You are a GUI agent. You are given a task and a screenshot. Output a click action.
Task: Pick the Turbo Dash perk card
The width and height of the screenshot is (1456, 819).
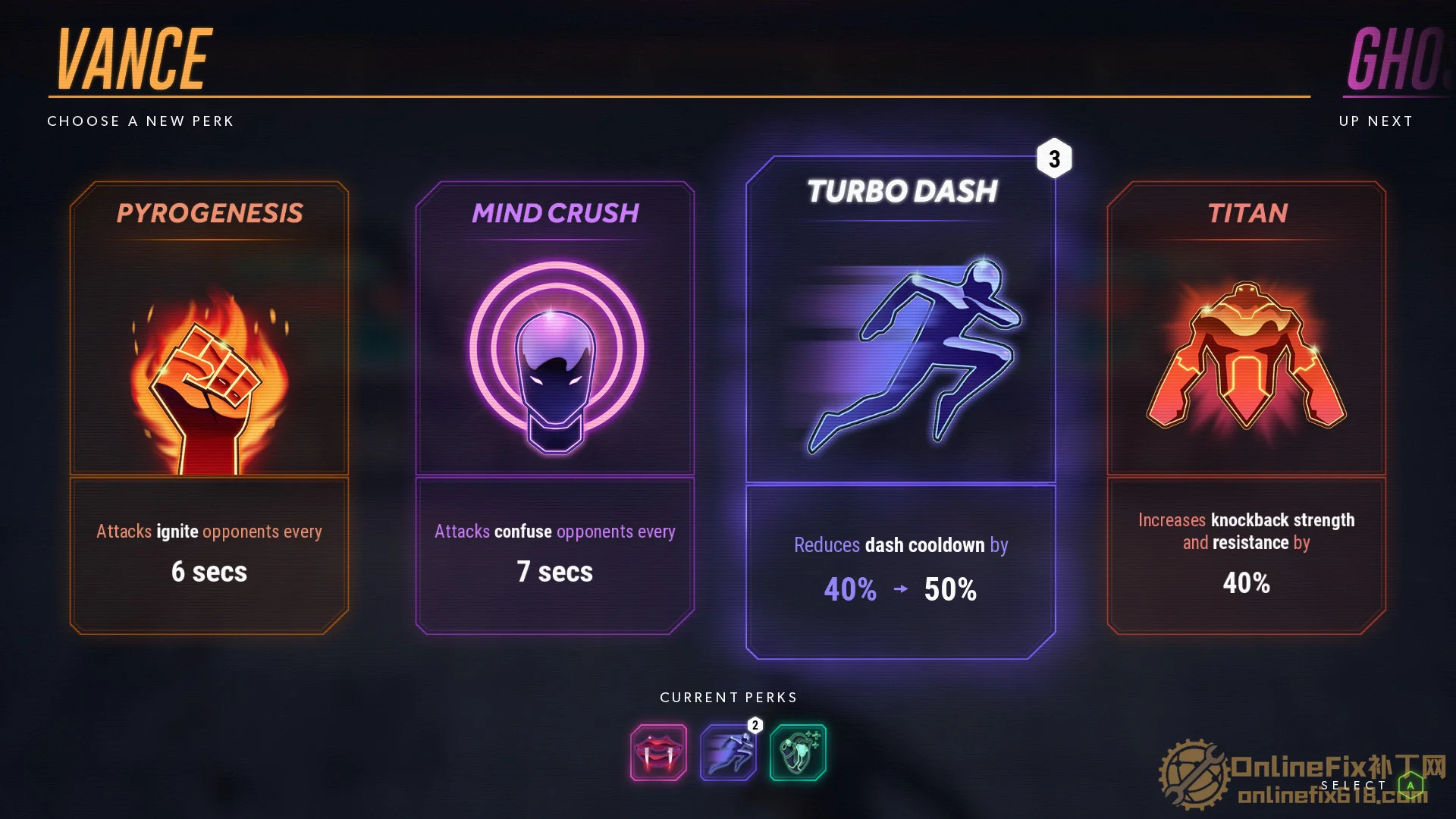(901, 407)
